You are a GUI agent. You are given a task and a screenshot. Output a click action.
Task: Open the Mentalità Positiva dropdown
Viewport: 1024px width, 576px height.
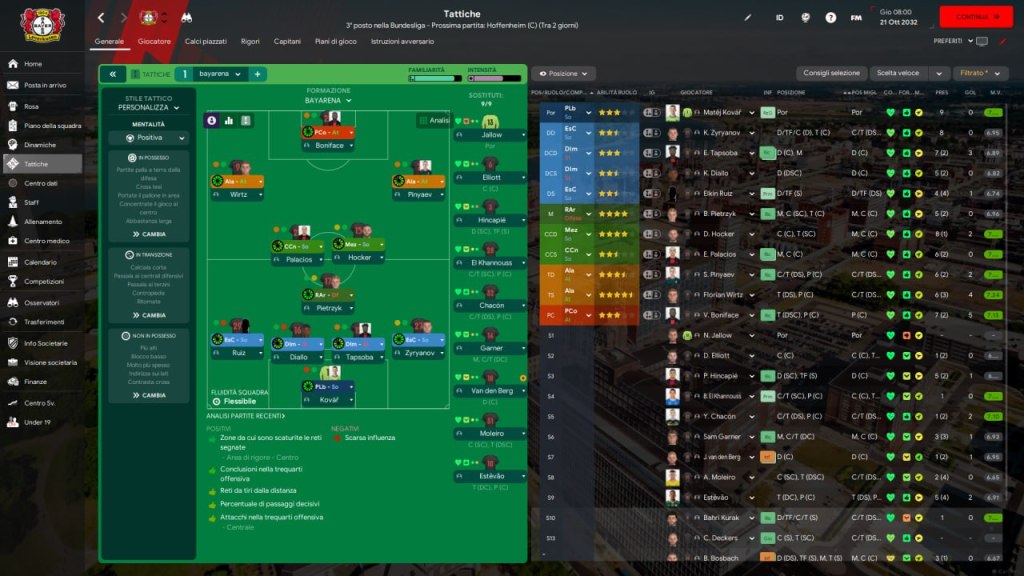[150, 138]
